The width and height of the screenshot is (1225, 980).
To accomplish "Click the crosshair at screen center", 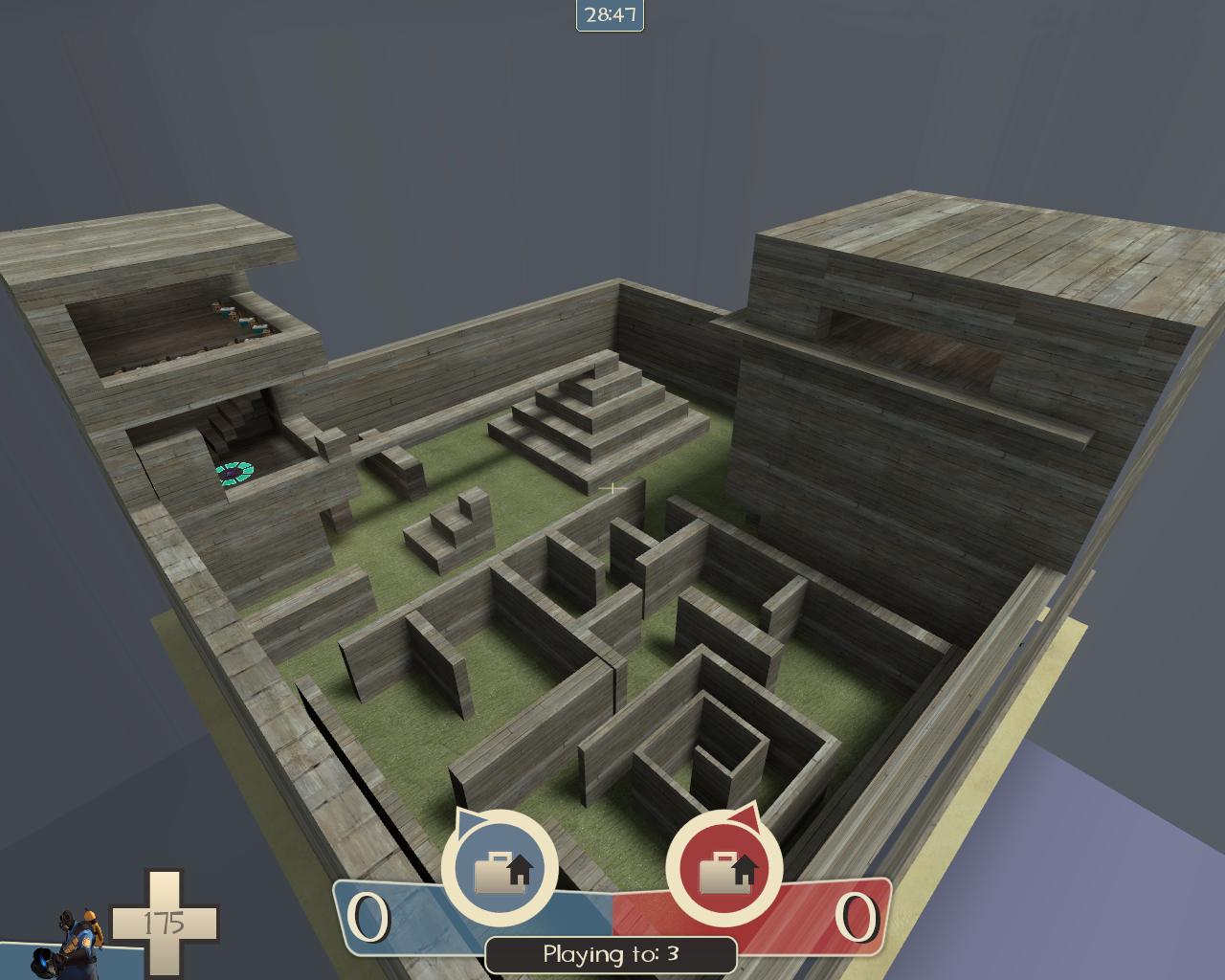I will pos(611,488).
